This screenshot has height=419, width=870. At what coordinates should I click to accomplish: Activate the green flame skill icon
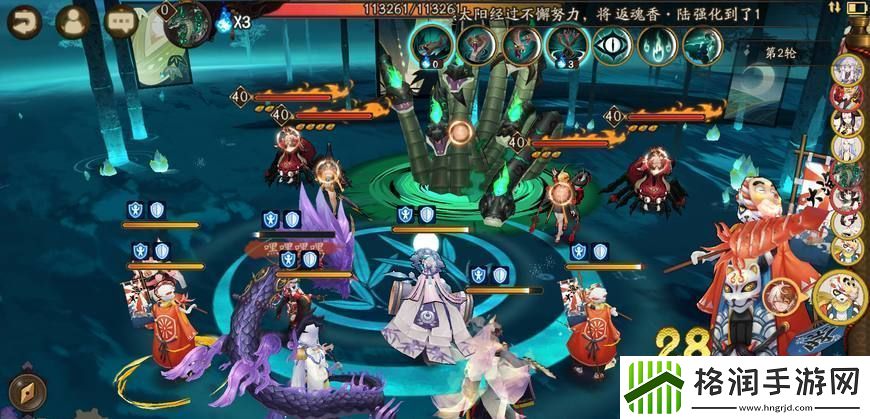click(657, 45)
